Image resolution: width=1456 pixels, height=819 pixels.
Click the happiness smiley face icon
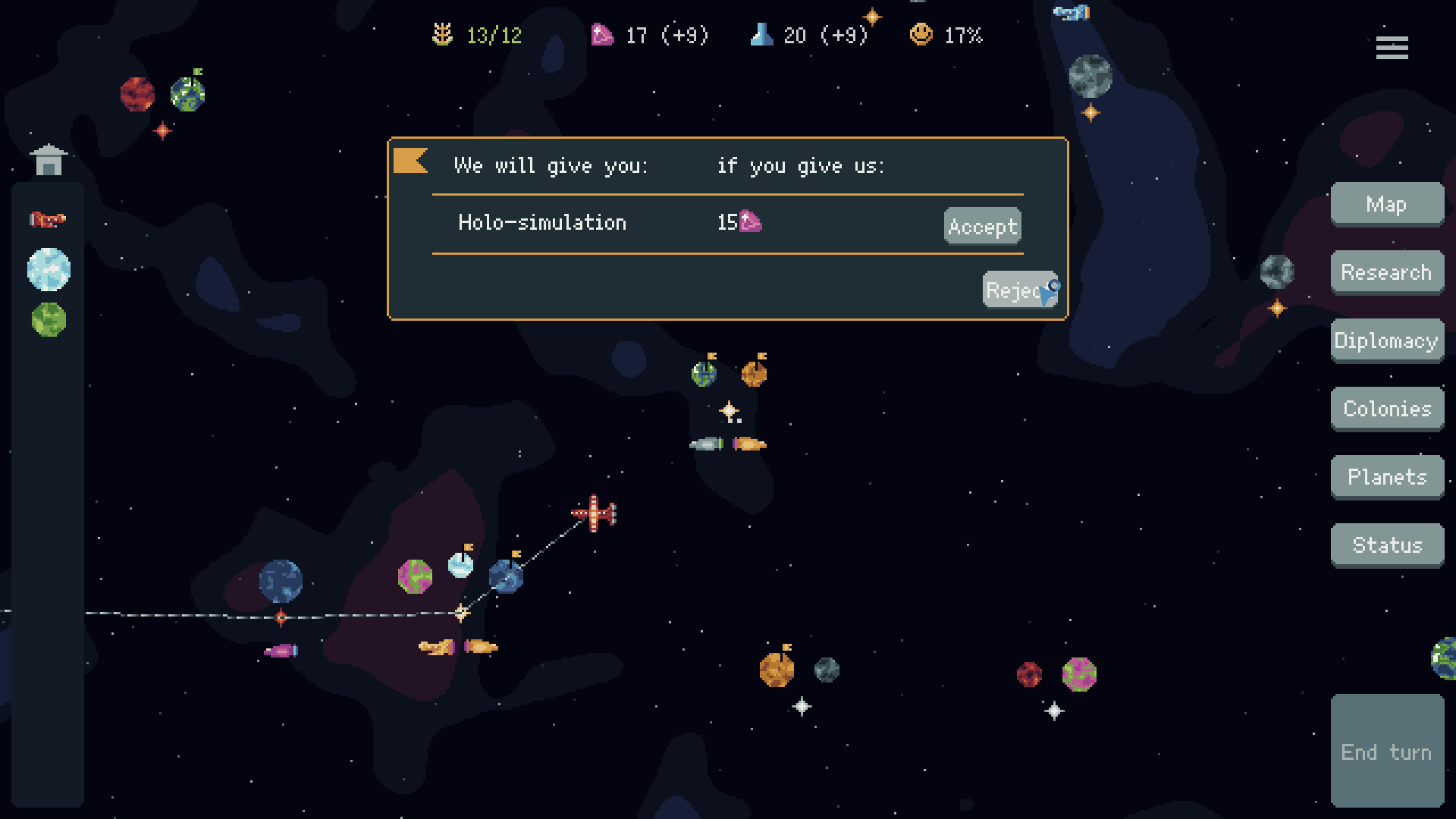pos(922,34)
